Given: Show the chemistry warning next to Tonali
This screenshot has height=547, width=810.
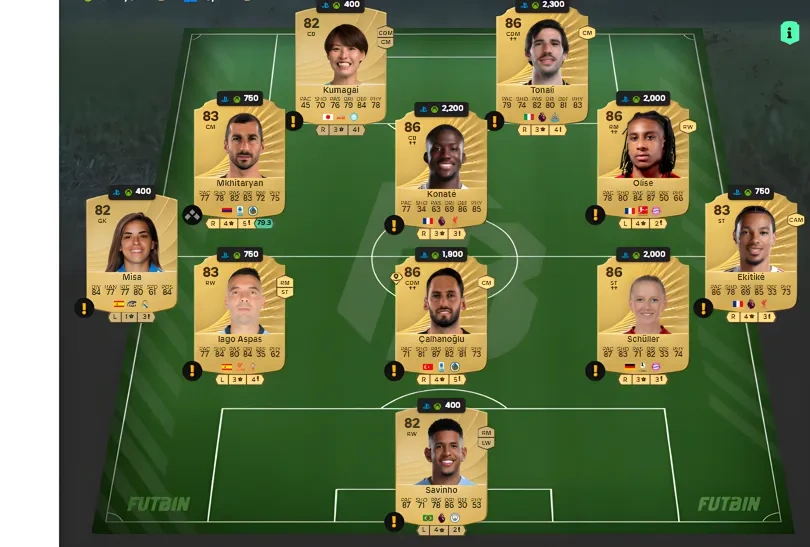Looking at the screenshot, I should [494, 121].
